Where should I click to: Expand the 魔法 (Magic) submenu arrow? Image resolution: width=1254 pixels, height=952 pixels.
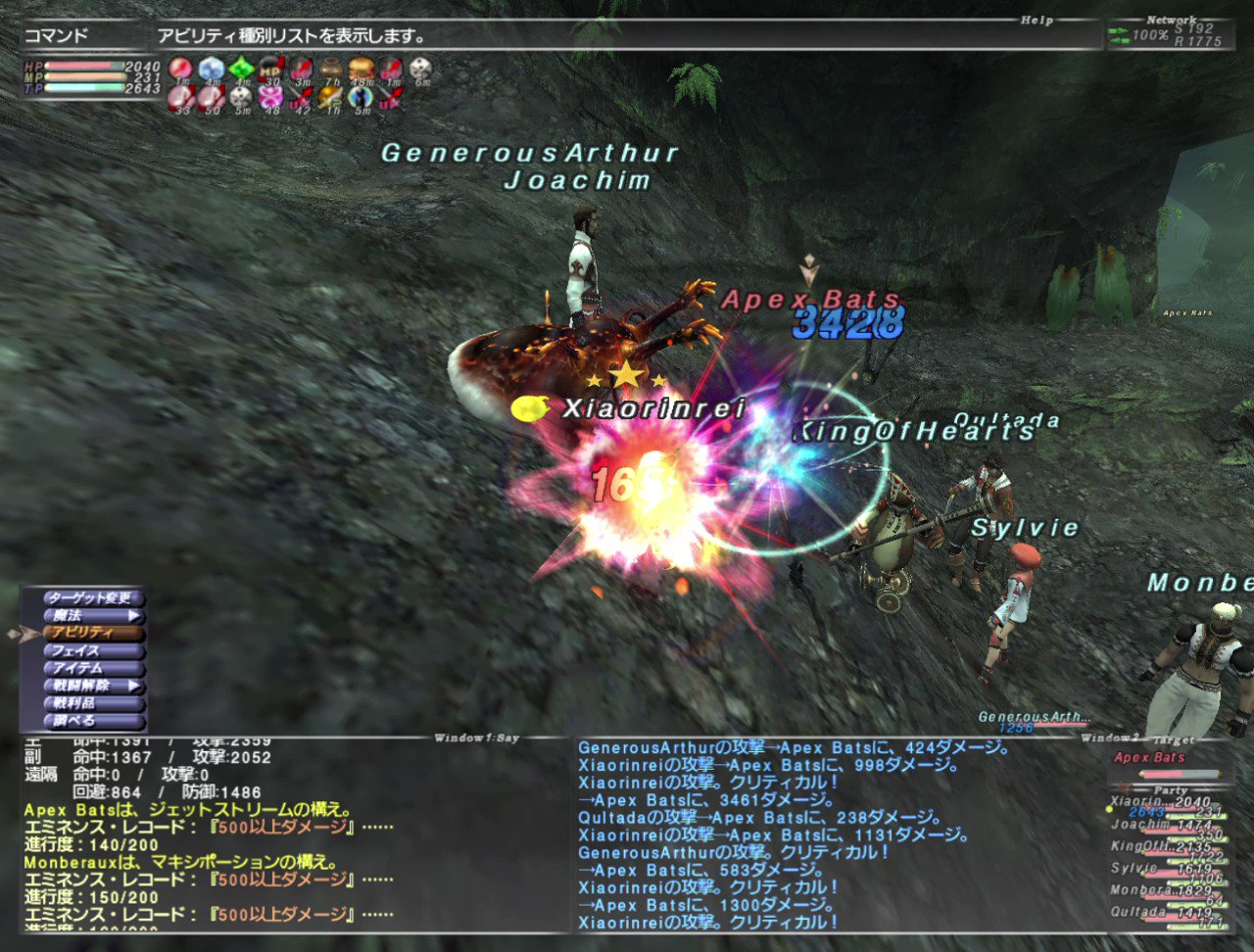tap(137, 615)
